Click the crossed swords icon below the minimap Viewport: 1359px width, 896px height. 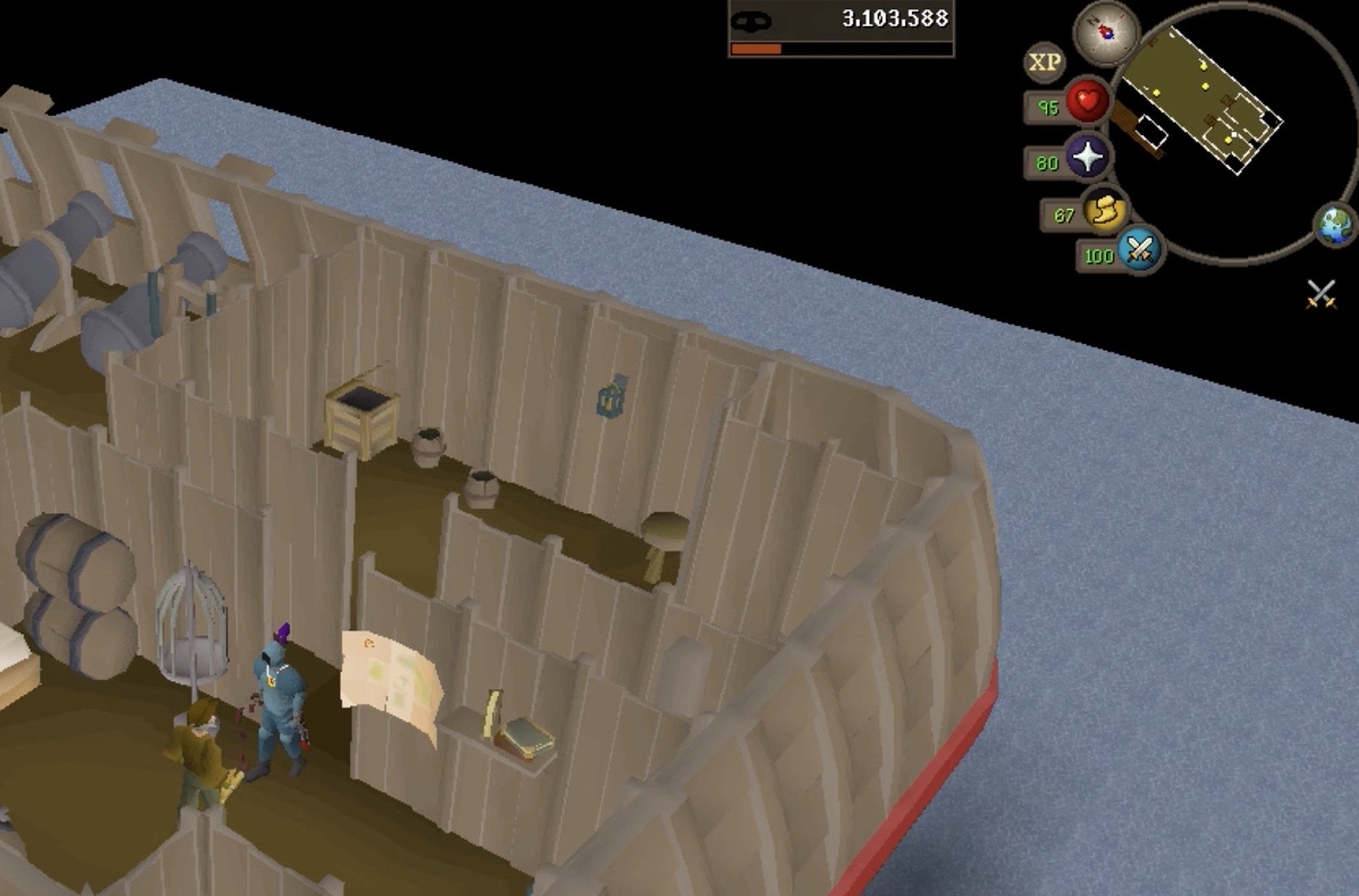tap(1321, 293)
